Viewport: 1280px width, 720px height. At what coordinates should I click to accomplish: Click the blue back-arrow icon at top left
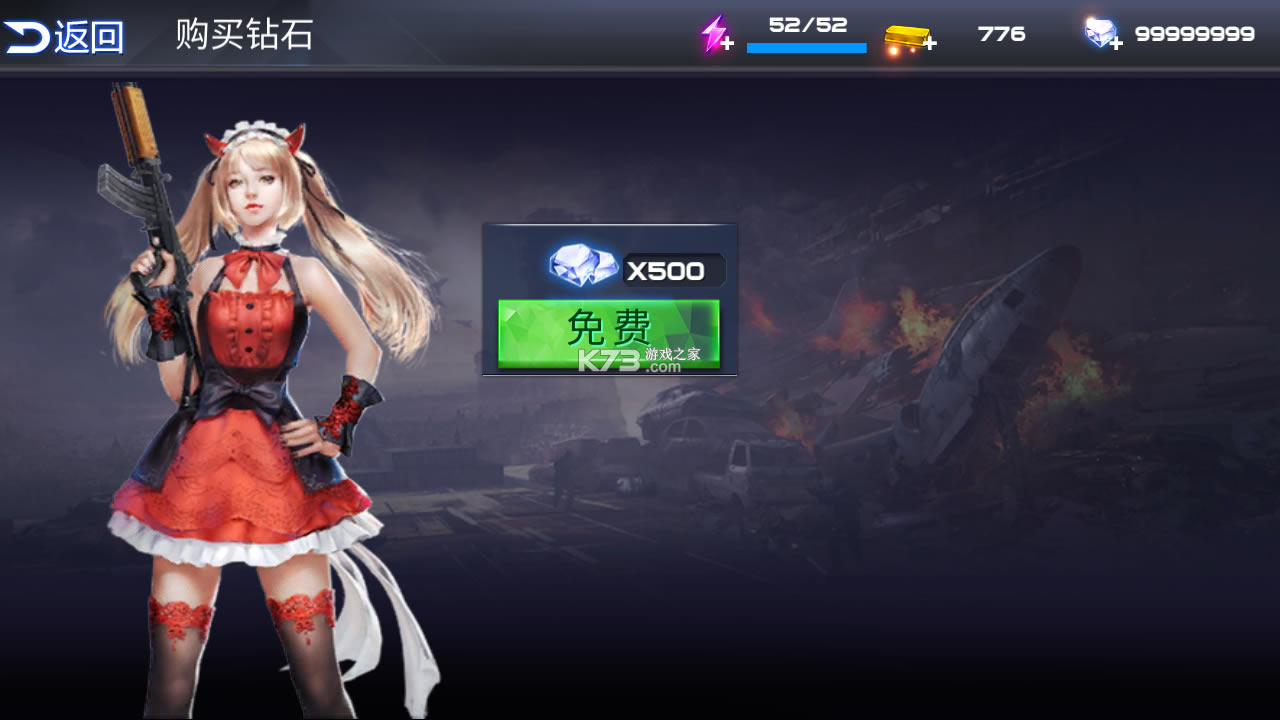click(x=26, y=32)
